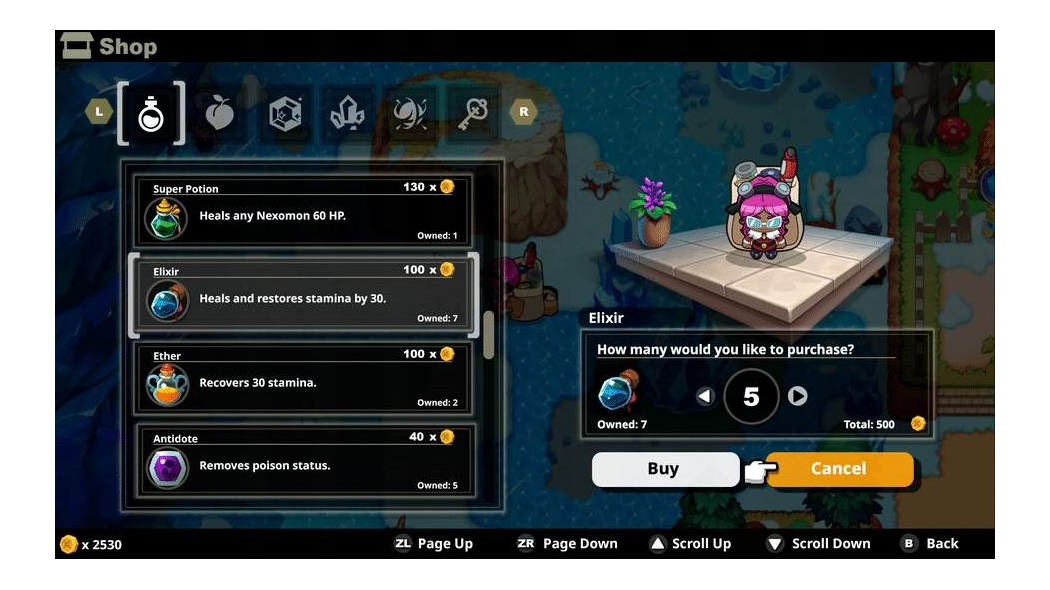Cancel the Elixir purchase
Screen dimensions: 1050x590
[839, 469]
